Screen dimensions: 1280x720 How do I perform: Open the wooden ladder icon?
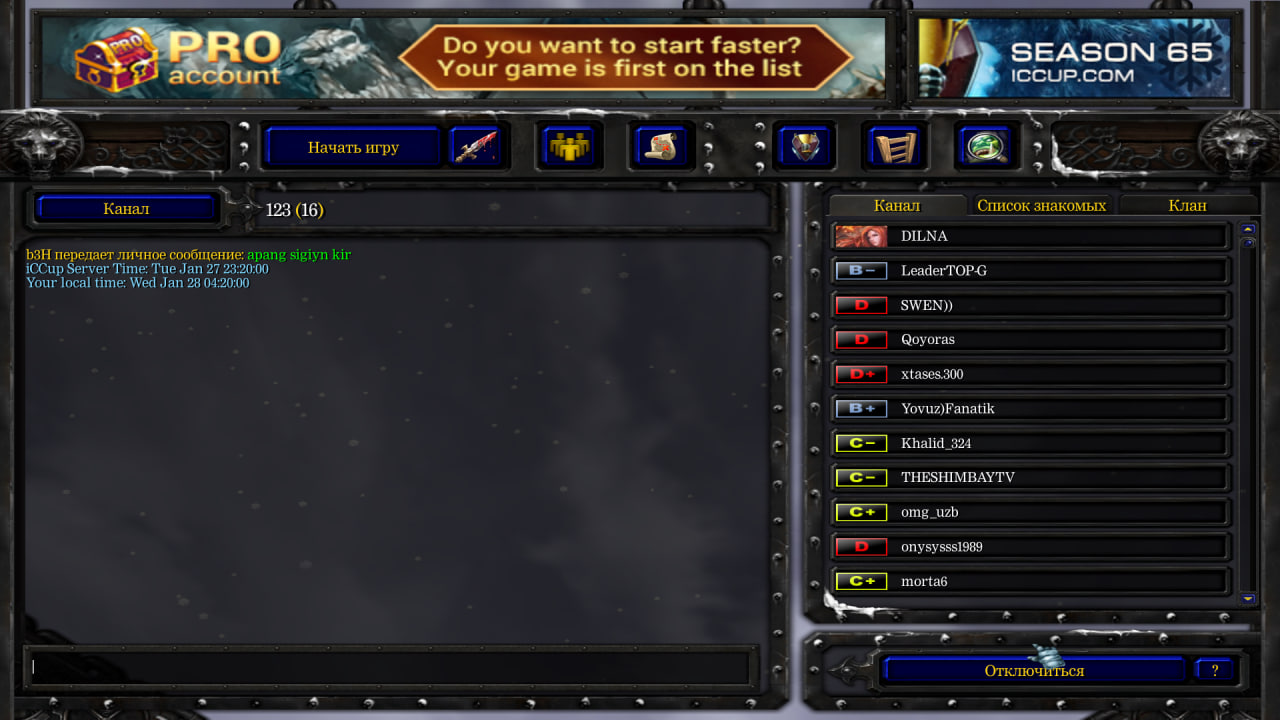pos(894,148)
